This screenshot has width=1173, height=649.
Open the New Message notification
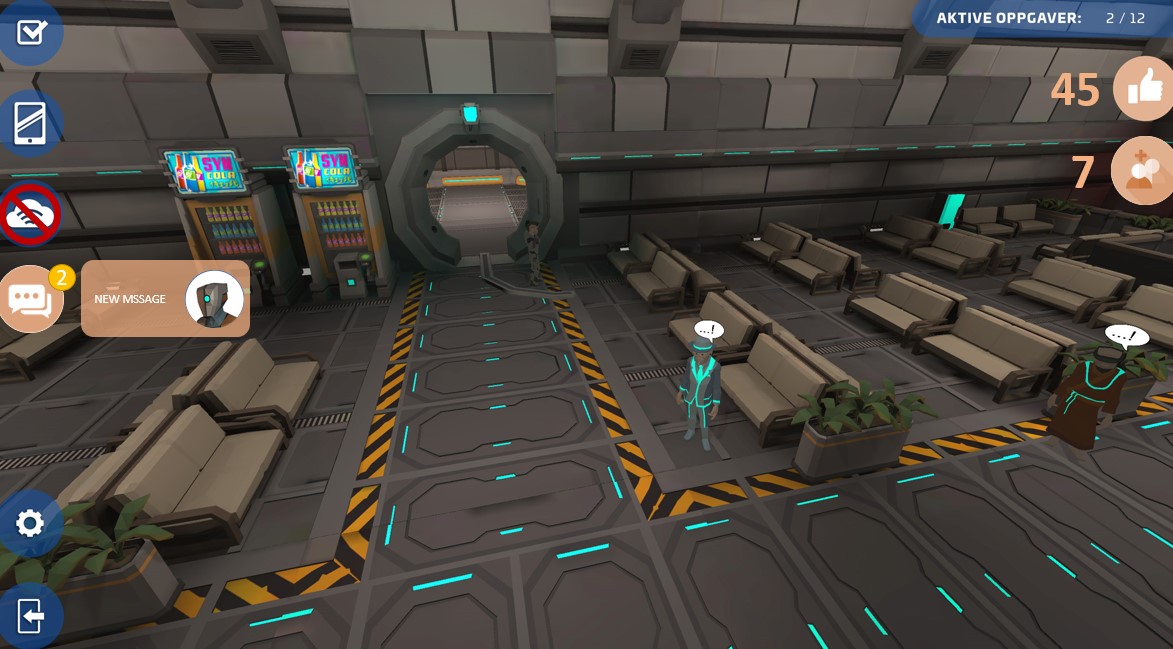coord(165,299)
